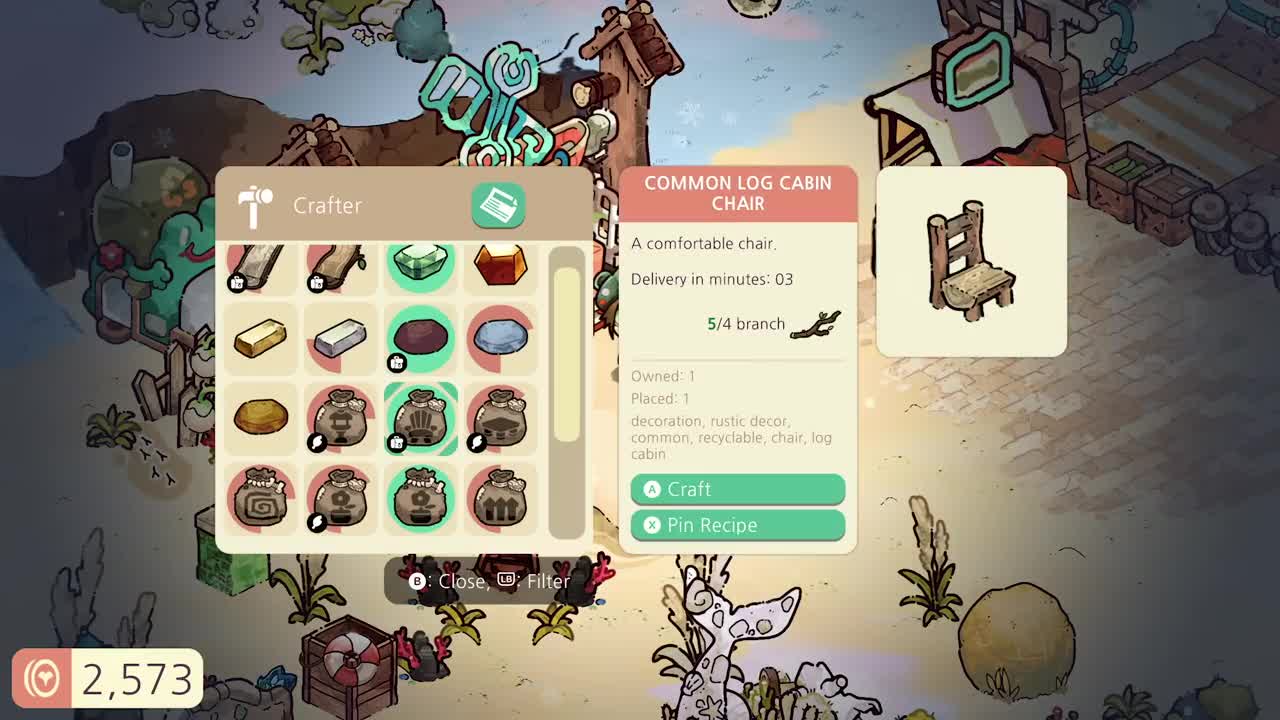The height and width of the screenshot is (720, 1280).
Task: Click the spiral rug bag recipe
Action: click(x=260, y=498)
